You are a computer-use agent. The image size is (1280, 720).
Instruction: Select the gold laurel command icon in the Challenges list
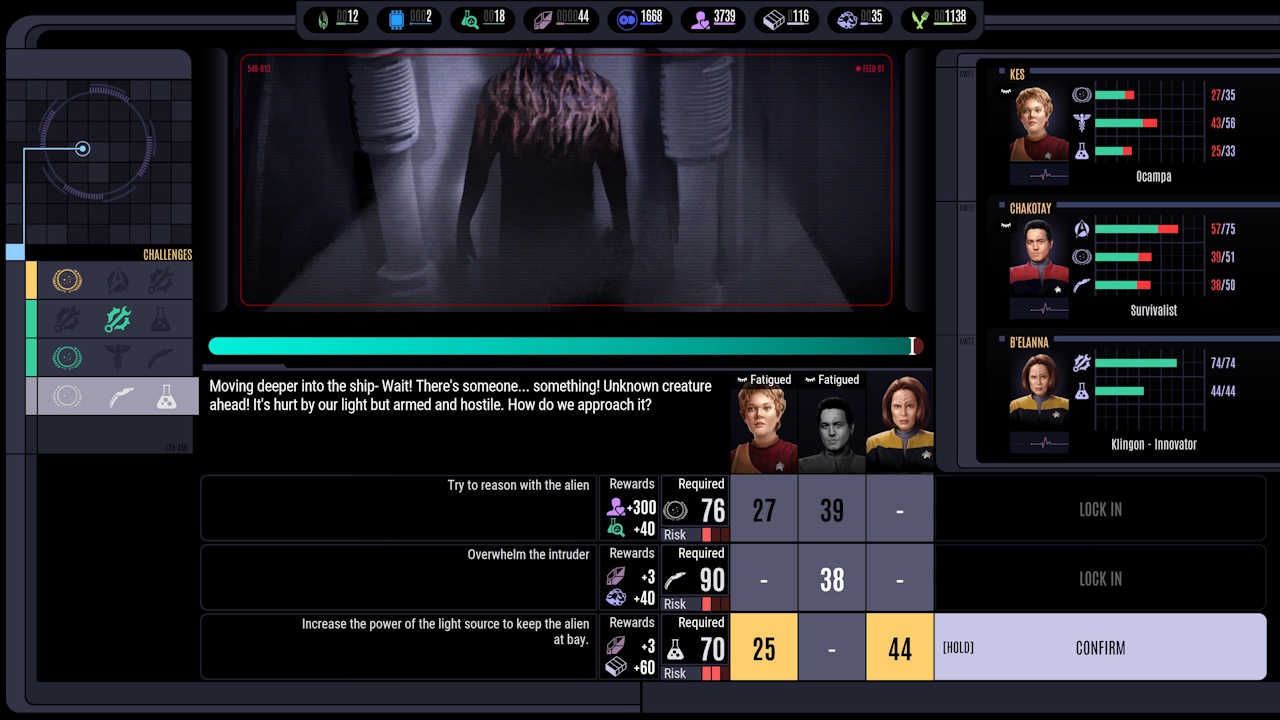click(x=67, y=281)
